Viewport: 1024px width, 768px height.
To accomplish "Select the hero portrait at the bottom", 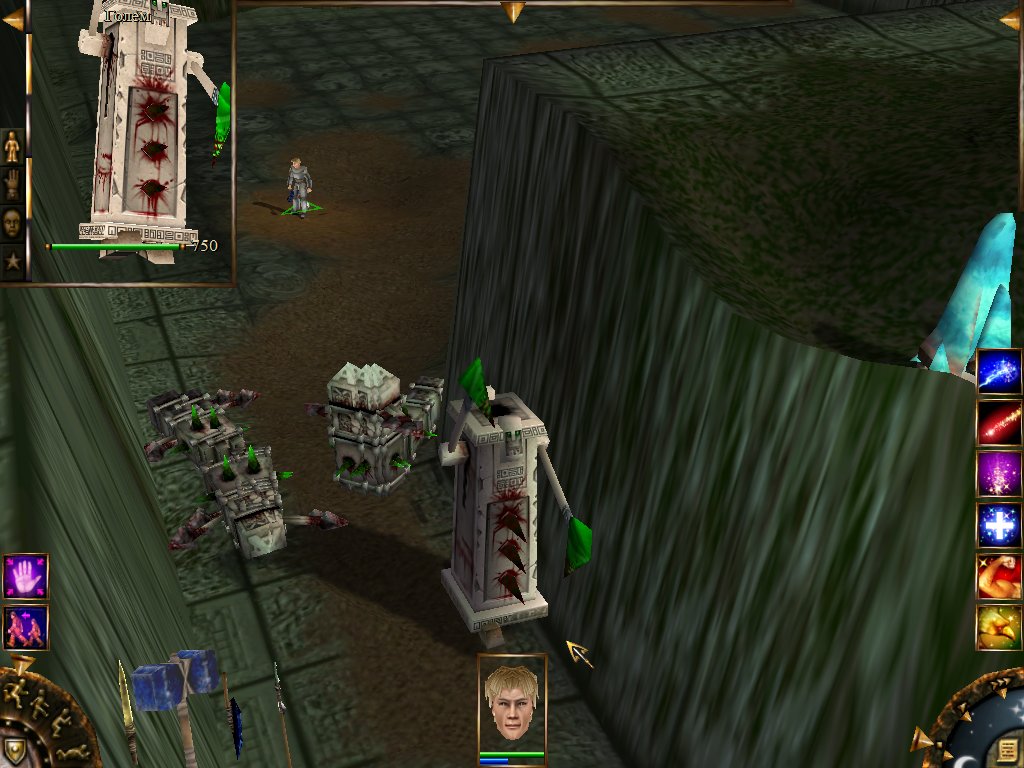I will (x=512, y=703).
